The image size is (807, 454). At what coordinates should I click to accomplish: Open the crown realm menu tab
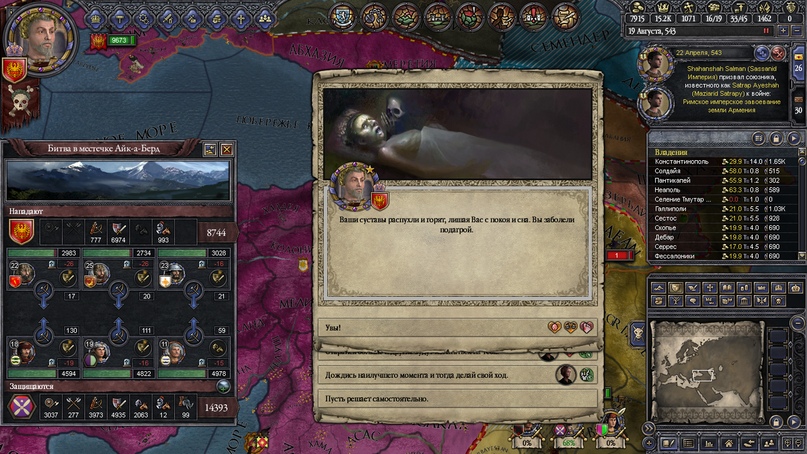(x=96, y=17)
